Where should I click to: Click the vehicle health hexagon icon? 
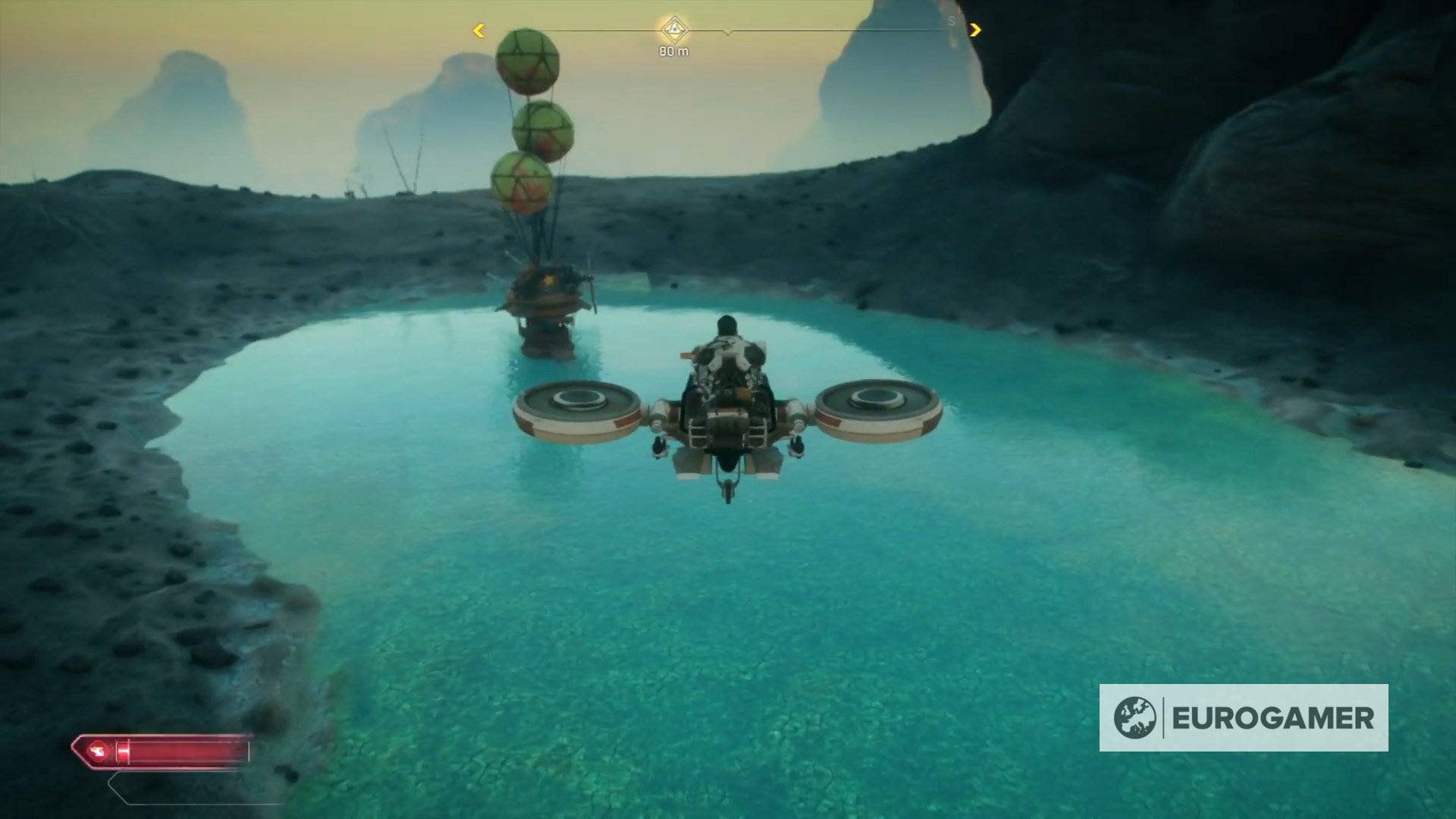coord(97,752)
